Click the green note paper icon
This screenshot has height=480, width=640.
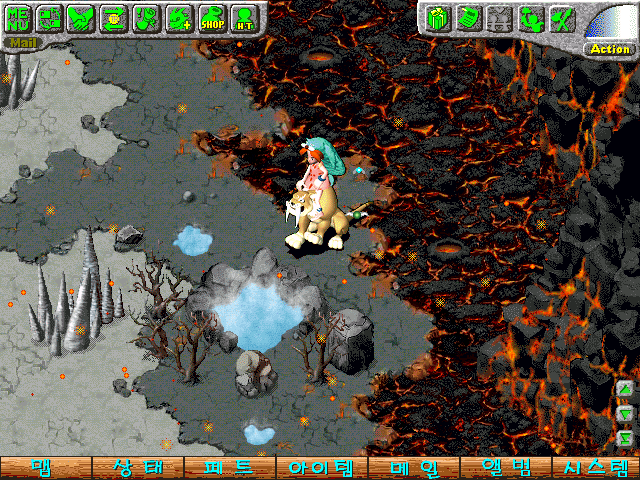tap(467, 18)
